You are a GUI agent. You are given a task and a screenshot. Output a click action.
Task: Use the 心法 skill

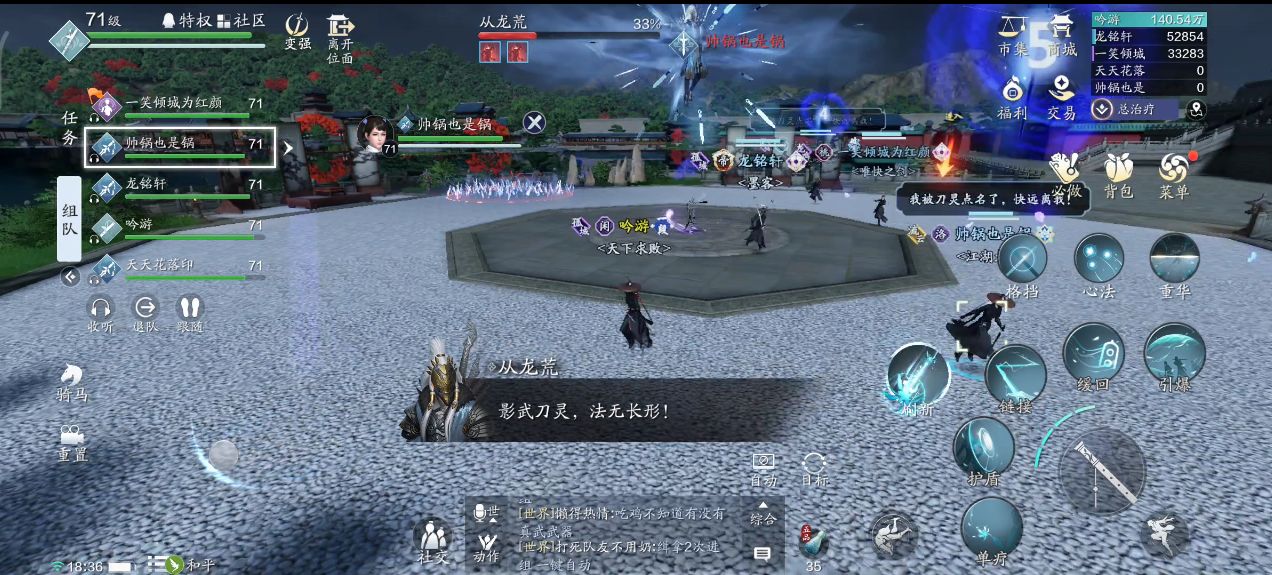pyautogui.click(x=1098, y=260)
